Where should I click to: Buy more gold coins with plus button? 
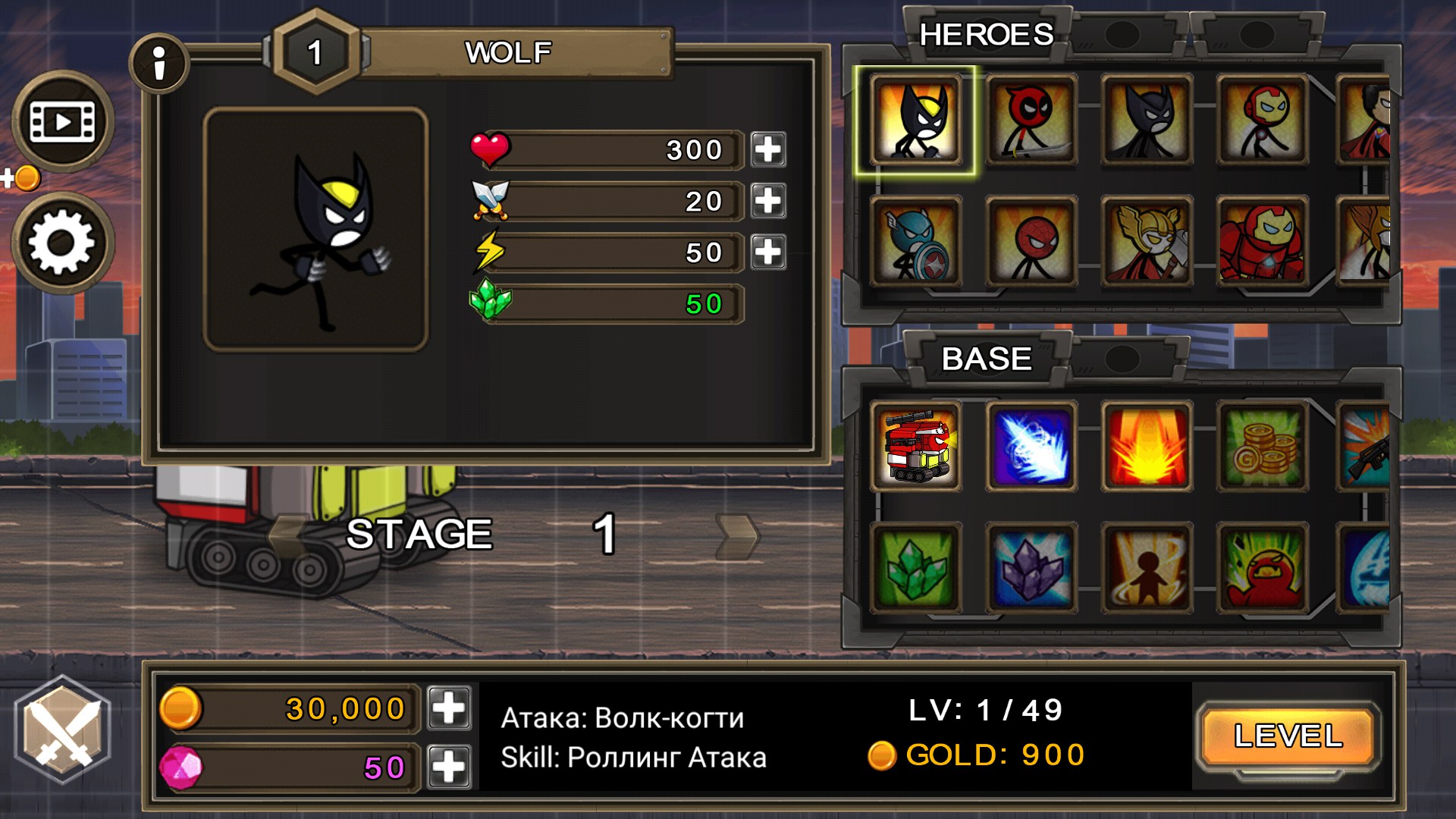coord(449,708)
